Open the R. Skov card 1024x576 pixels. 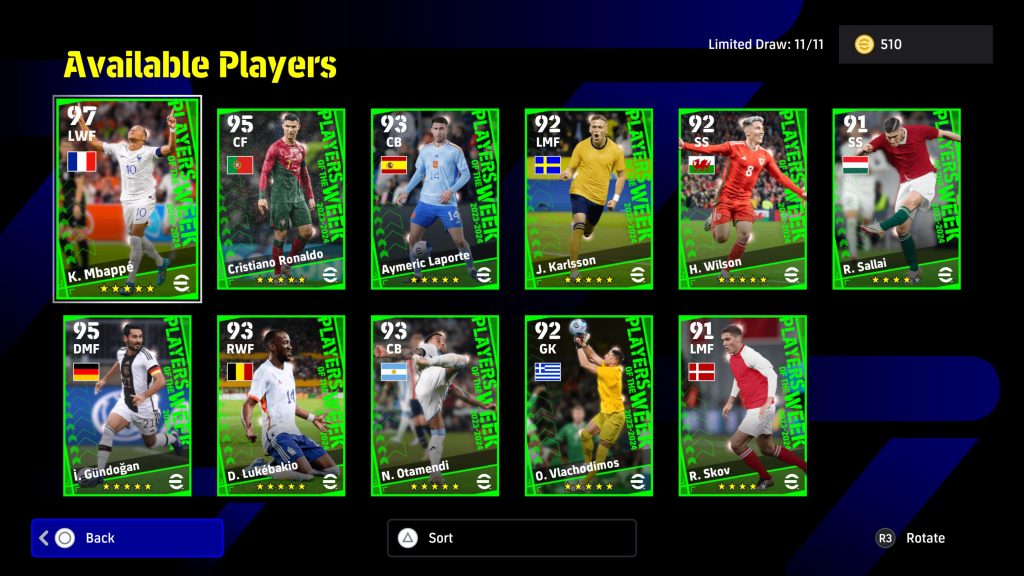[x=743, y=405]
